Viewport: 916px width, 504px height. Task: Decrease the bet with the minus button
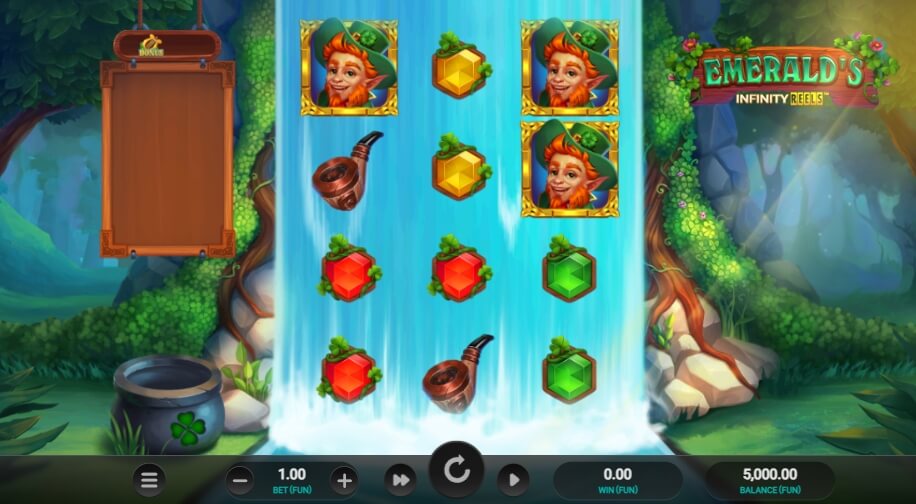pos(240,479)
